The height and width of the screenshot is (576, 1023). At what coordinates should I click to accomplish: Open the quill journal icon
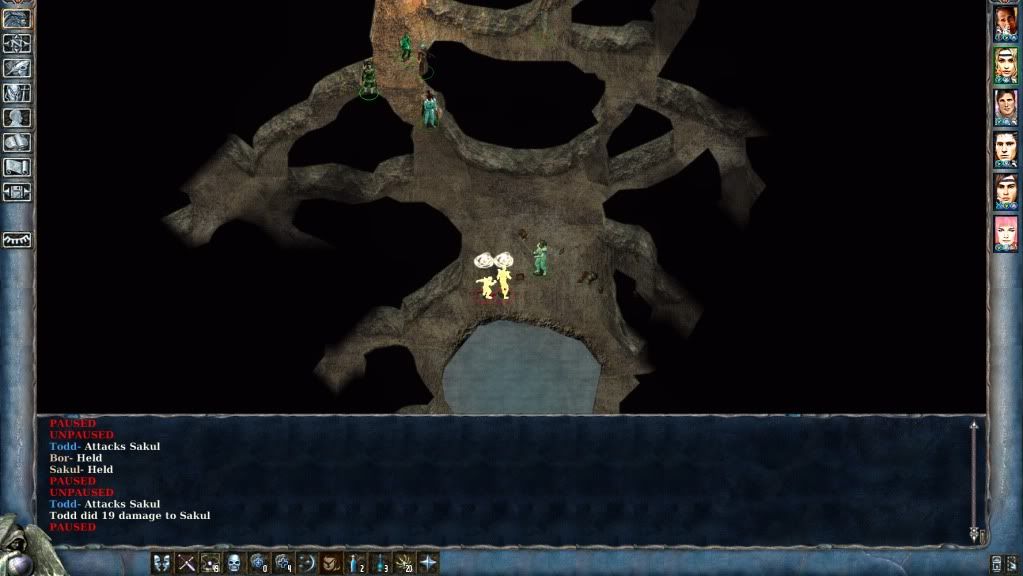pyautogui.click(x=17, y=67)
